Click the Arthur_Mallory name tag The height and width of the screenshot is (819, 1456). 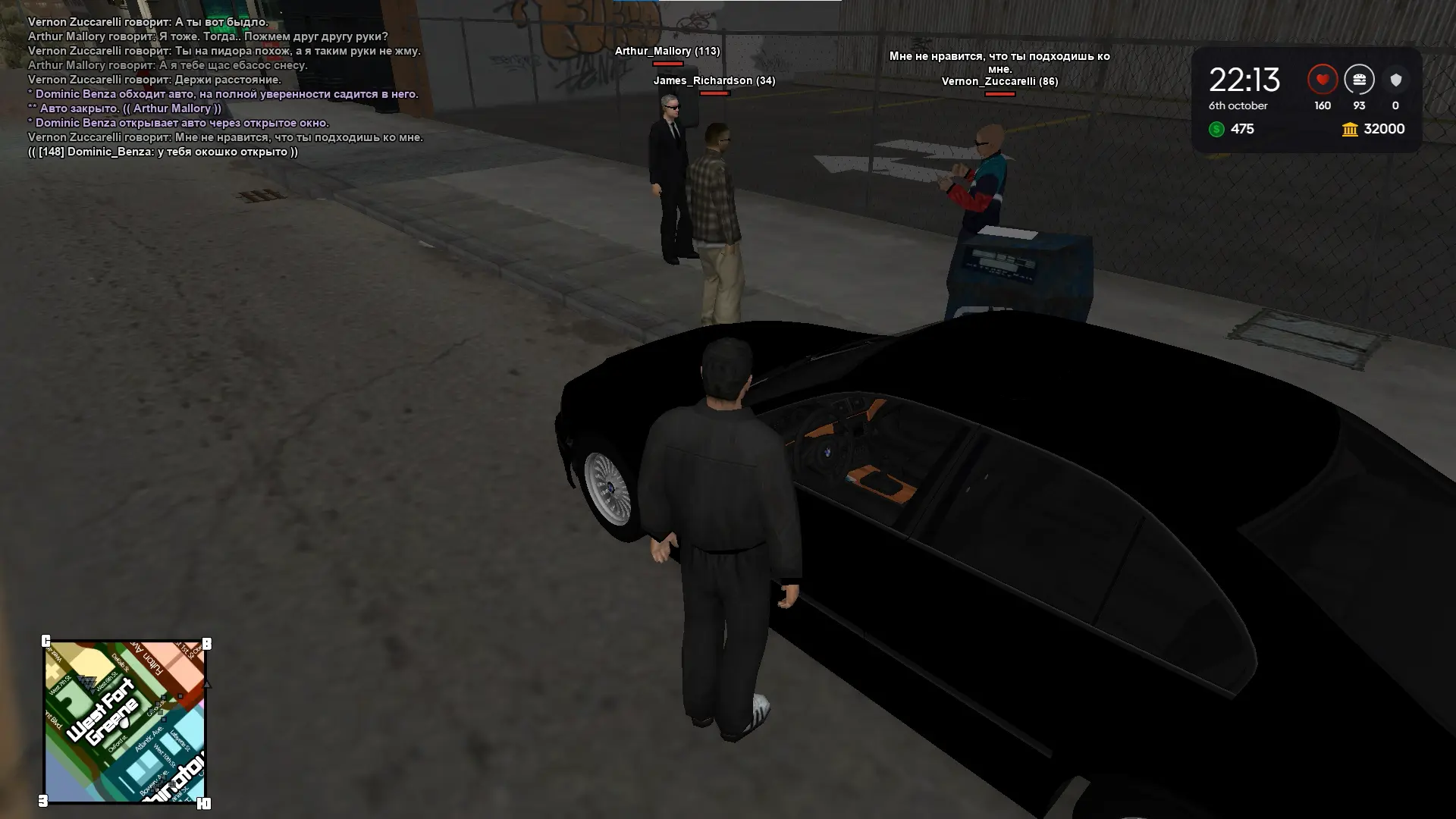coord(667,51)
